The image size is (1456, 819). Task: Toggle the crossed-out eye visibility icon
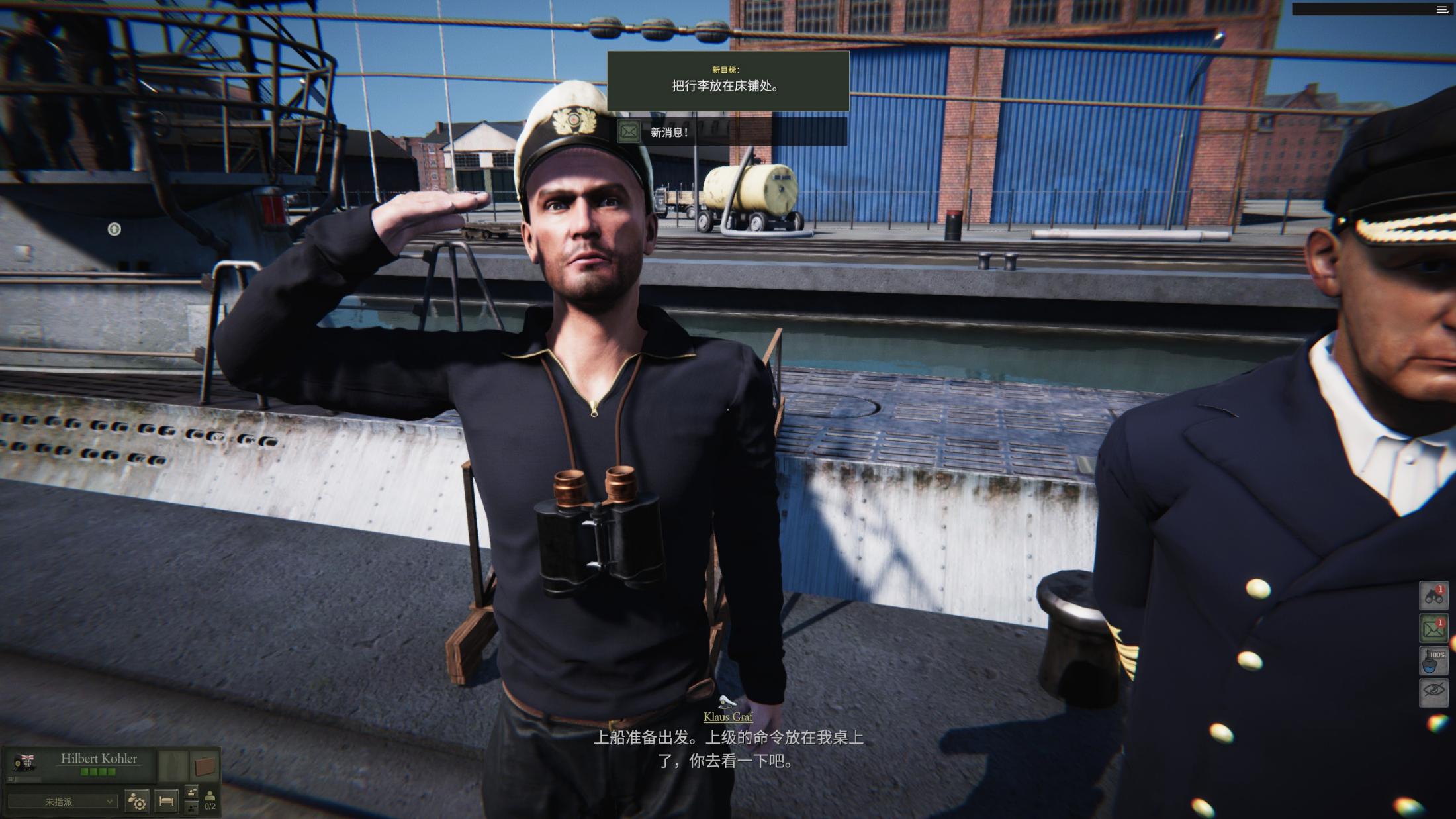[x=1433, y=691]
